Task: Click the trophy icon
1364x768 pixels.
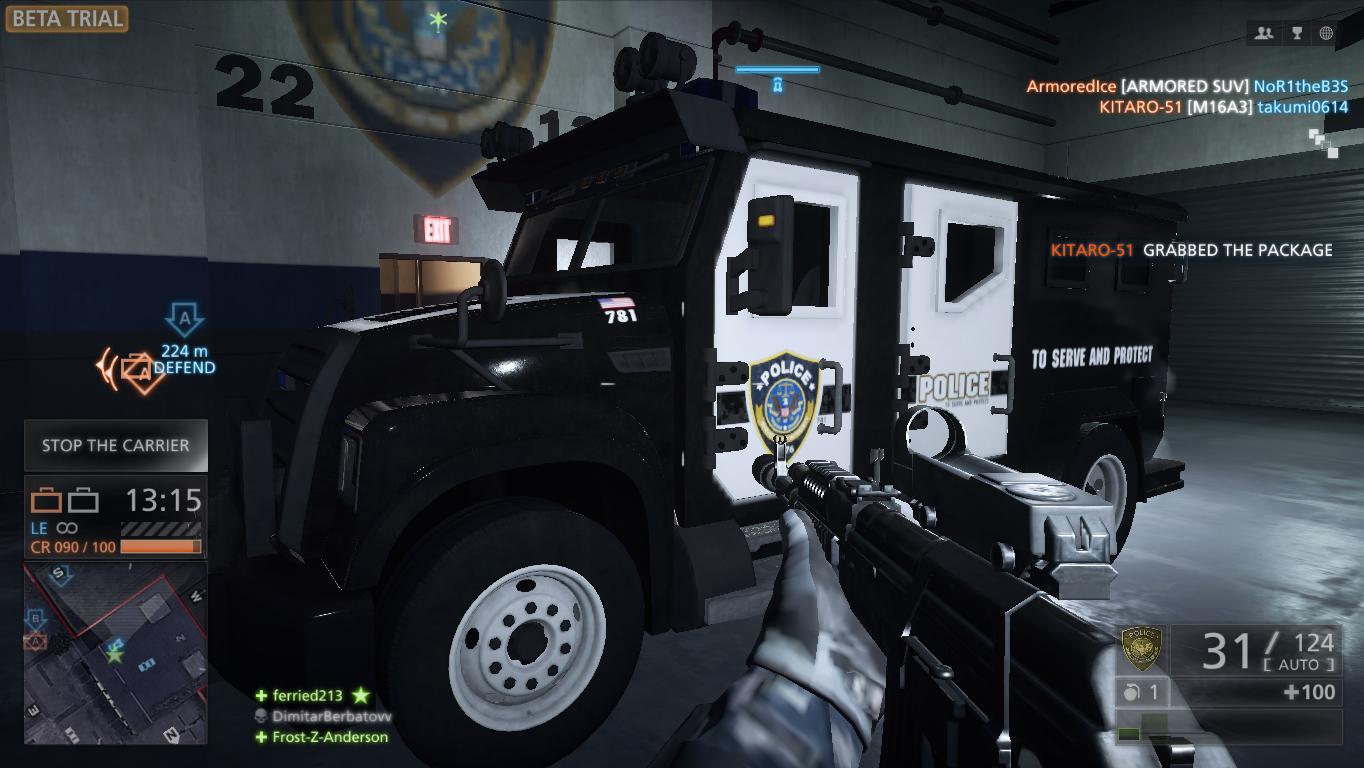Action: tap(1296, 33)
